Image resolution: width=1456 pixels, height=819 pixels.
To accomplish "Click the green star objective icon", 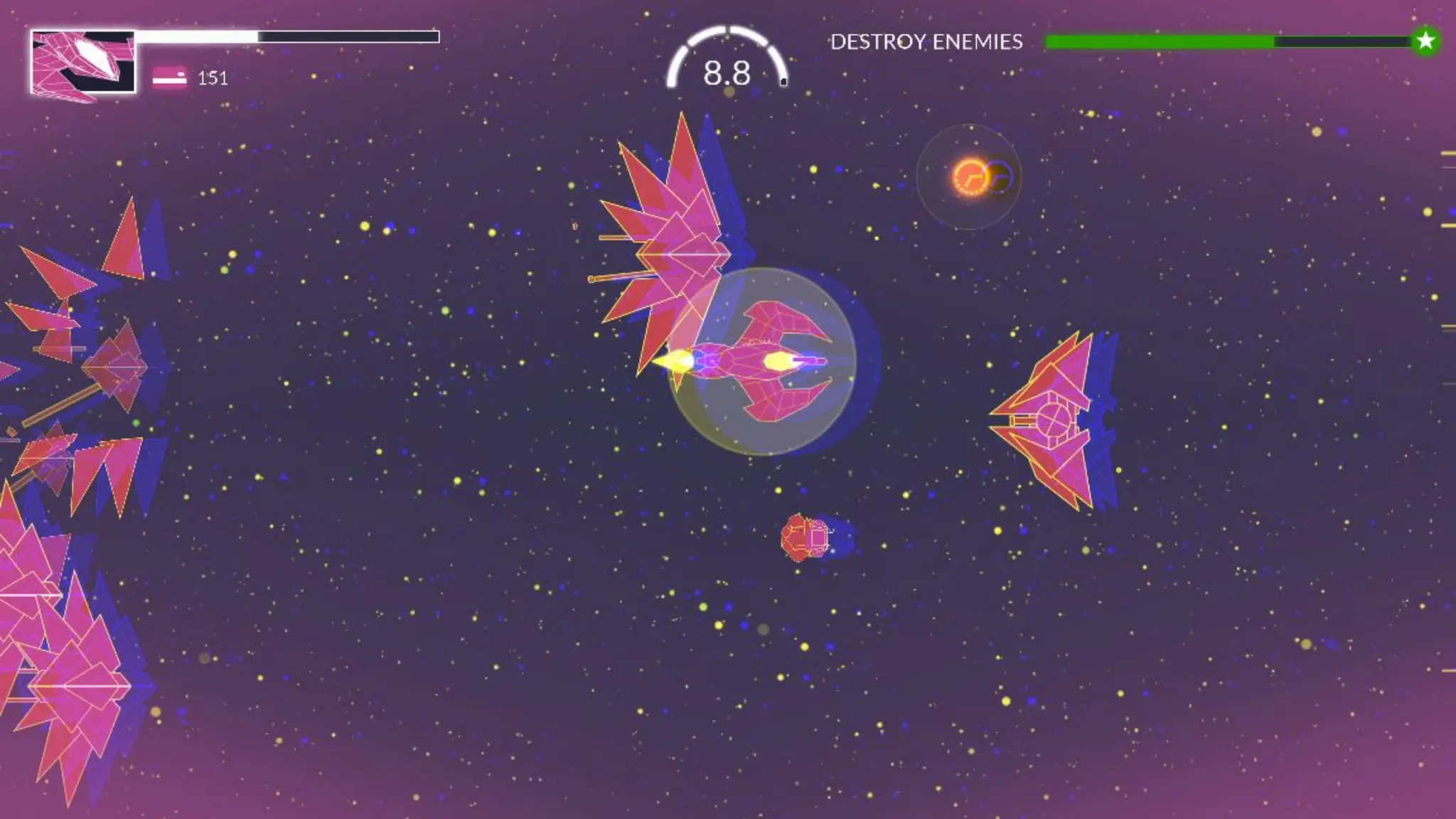I will click(1425, 41).
